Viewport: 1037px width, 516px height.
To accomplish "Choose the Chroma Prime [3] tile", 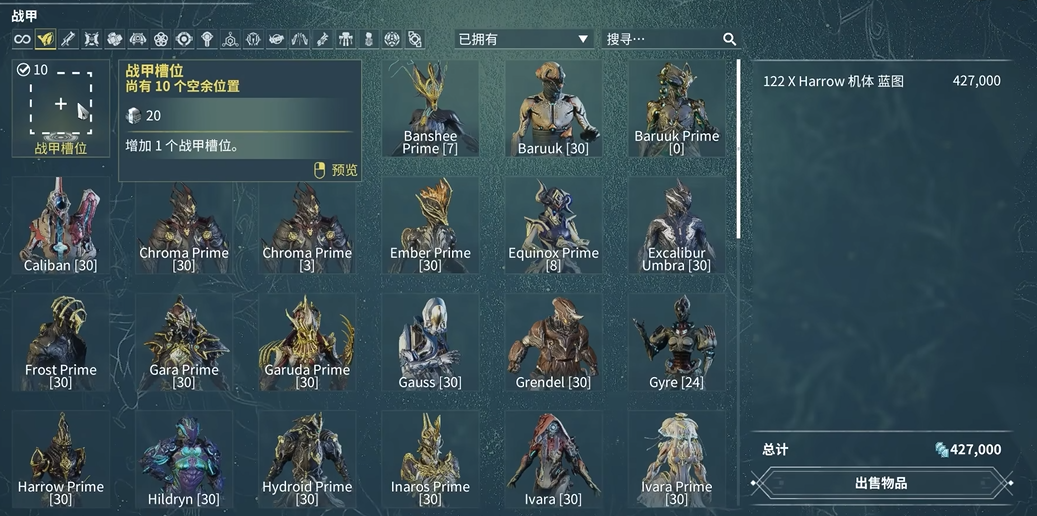I will 307,226.
